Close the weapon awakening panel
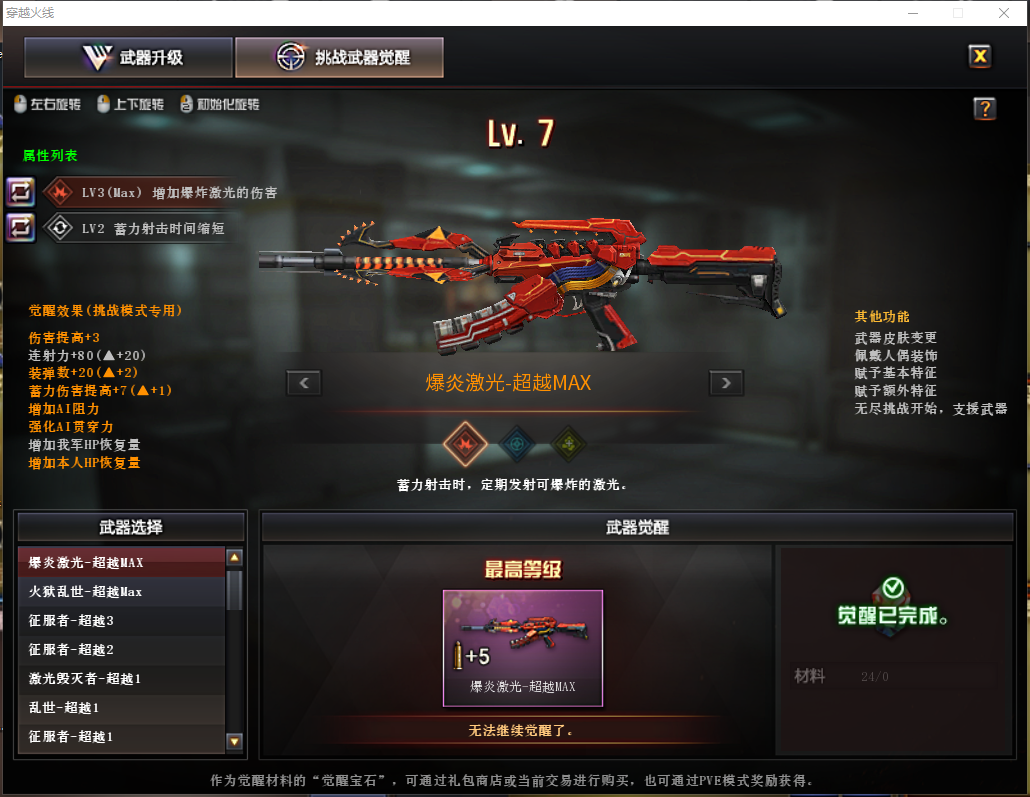 tap(980, 56)
